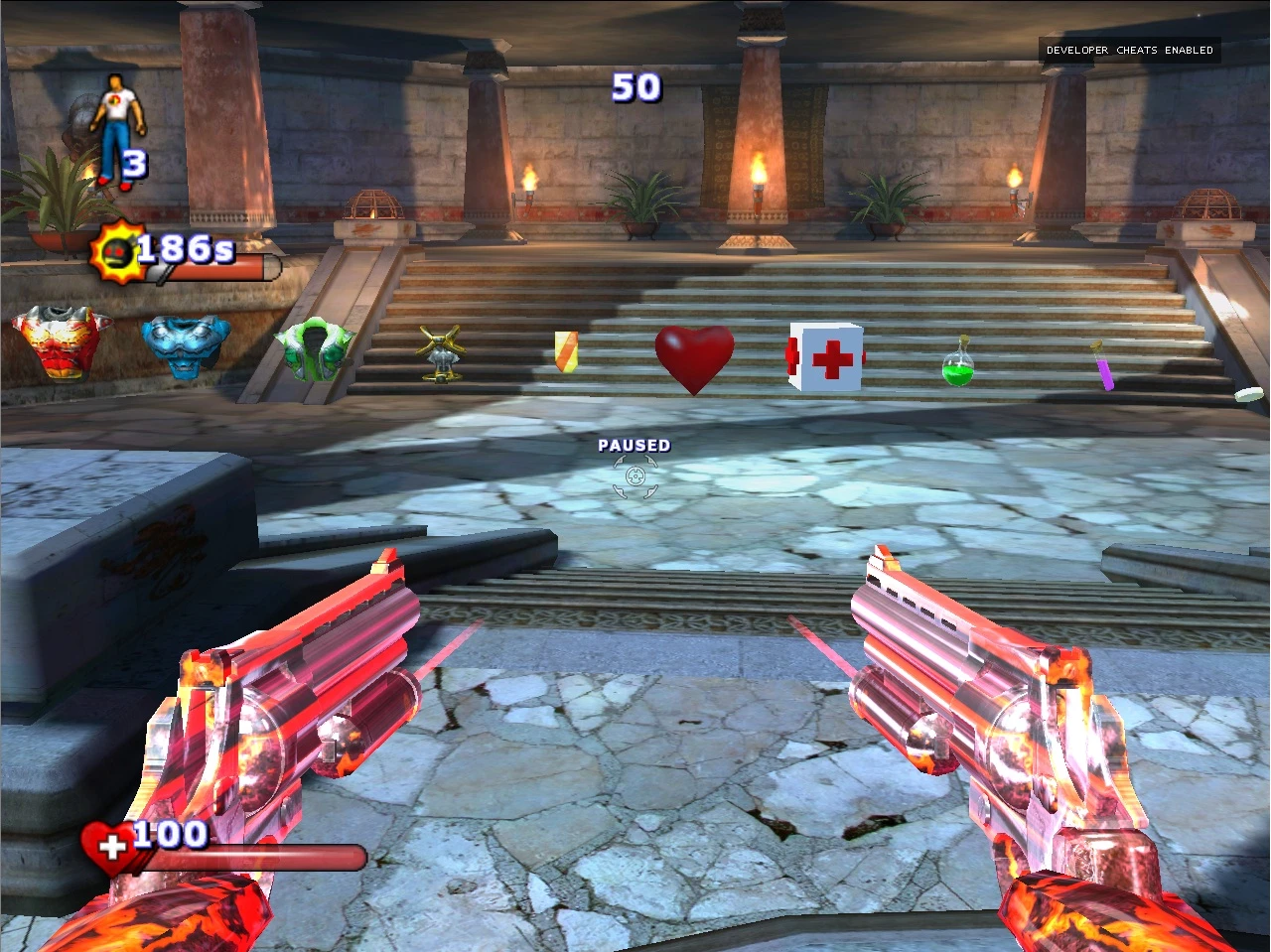
Task: Select the red heart health pickup
Action: pyautogui.click(x=693, y=357)
